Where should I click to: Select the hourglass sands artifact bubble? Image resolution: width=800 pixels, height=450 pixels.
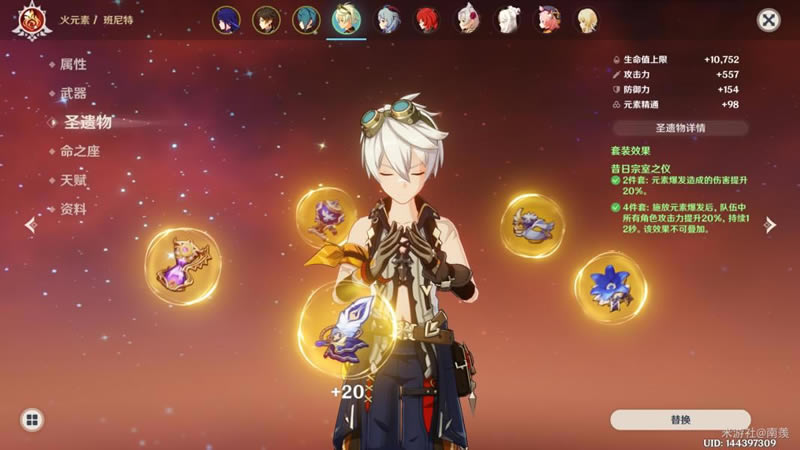point(183,266)
